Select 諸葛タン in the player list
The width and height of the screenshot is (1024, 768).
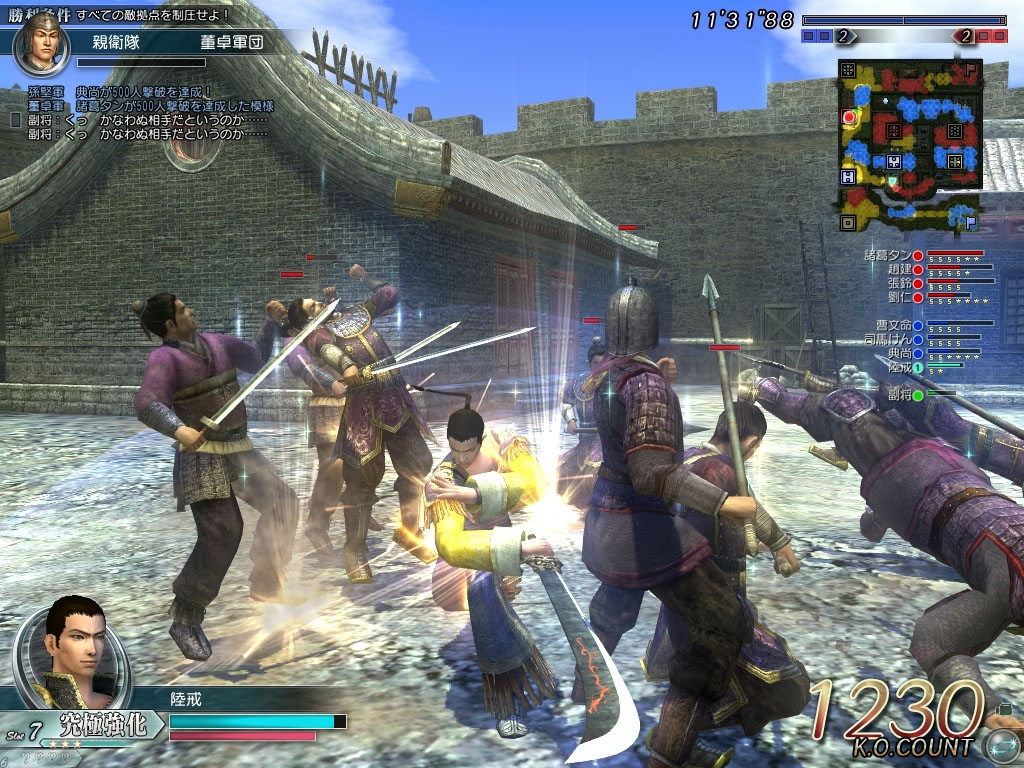coord(894,255)
